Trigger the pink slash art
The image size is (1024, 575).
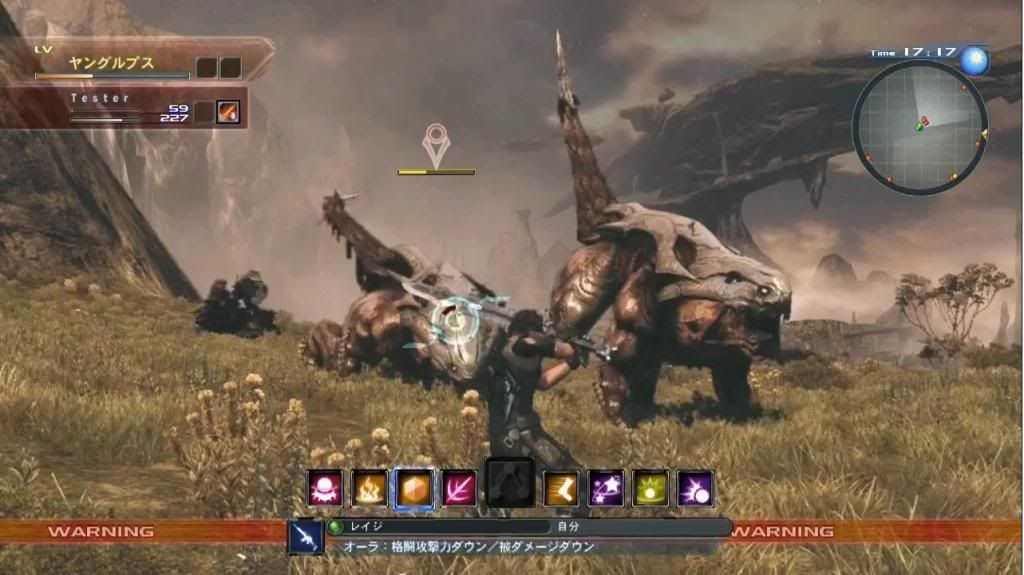coord(459,488)
